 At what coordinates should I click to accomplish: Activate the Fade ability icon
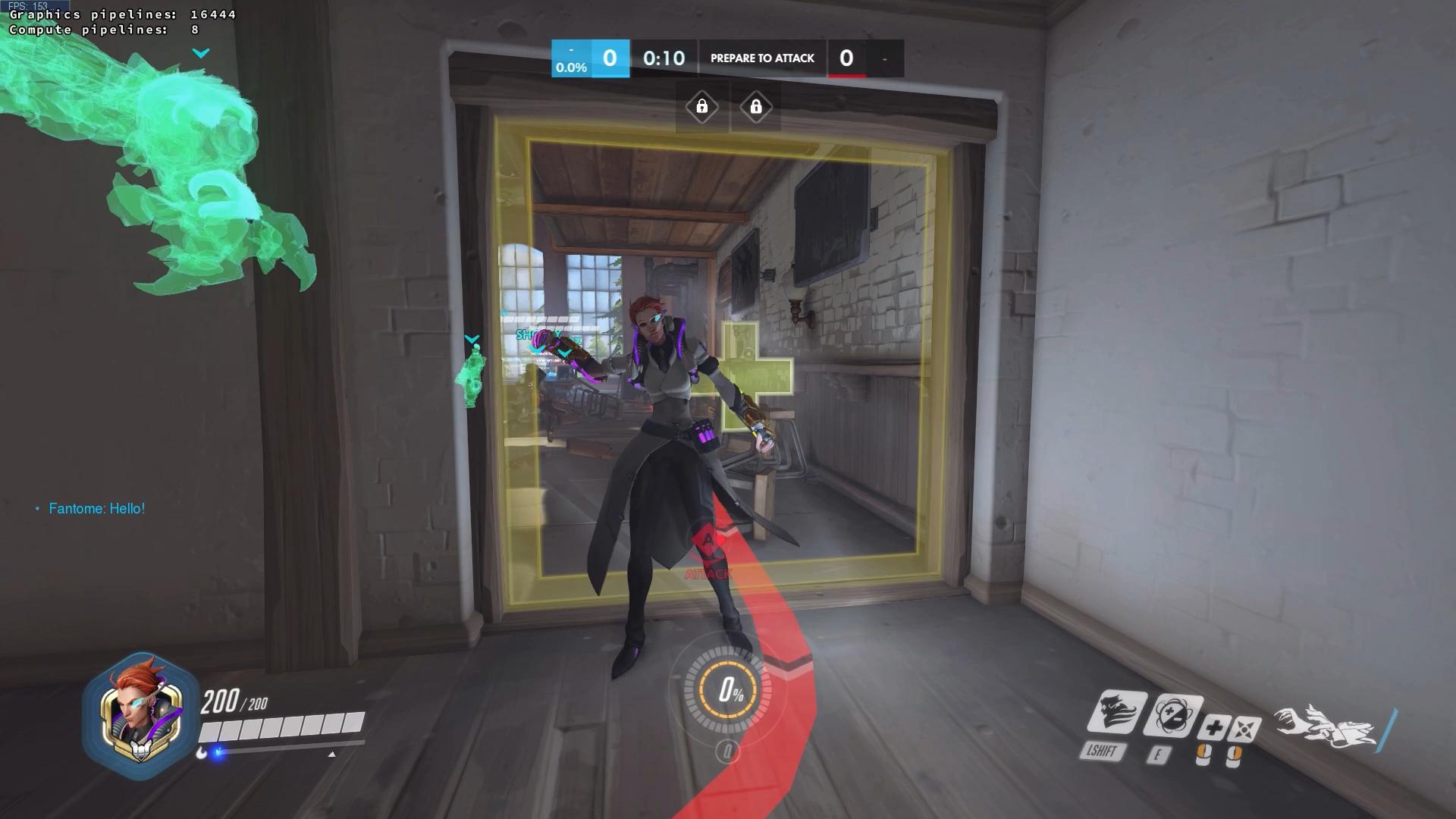tap(1116, 714)
